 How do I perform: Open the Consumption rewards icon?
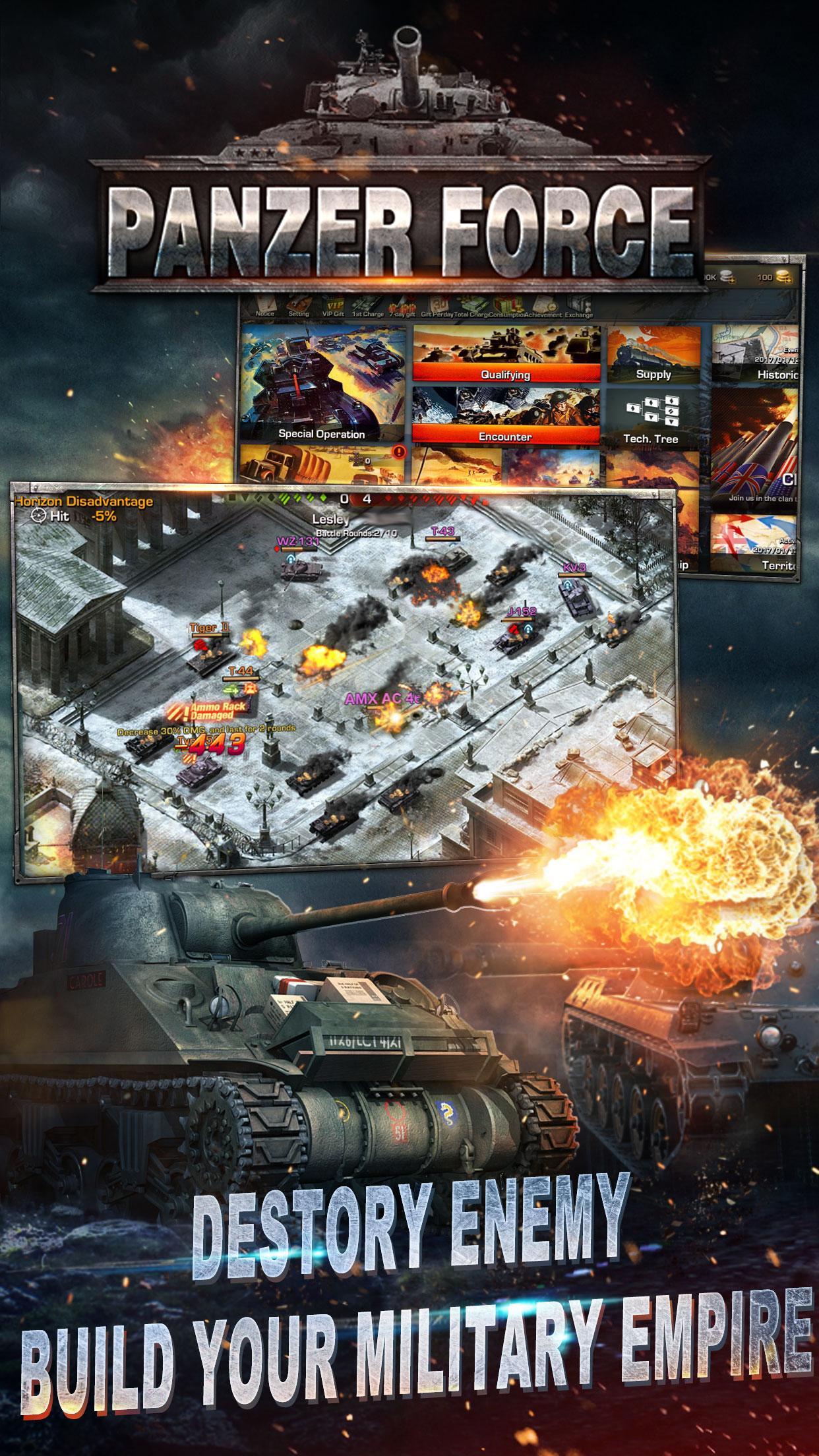click(506, 307)
